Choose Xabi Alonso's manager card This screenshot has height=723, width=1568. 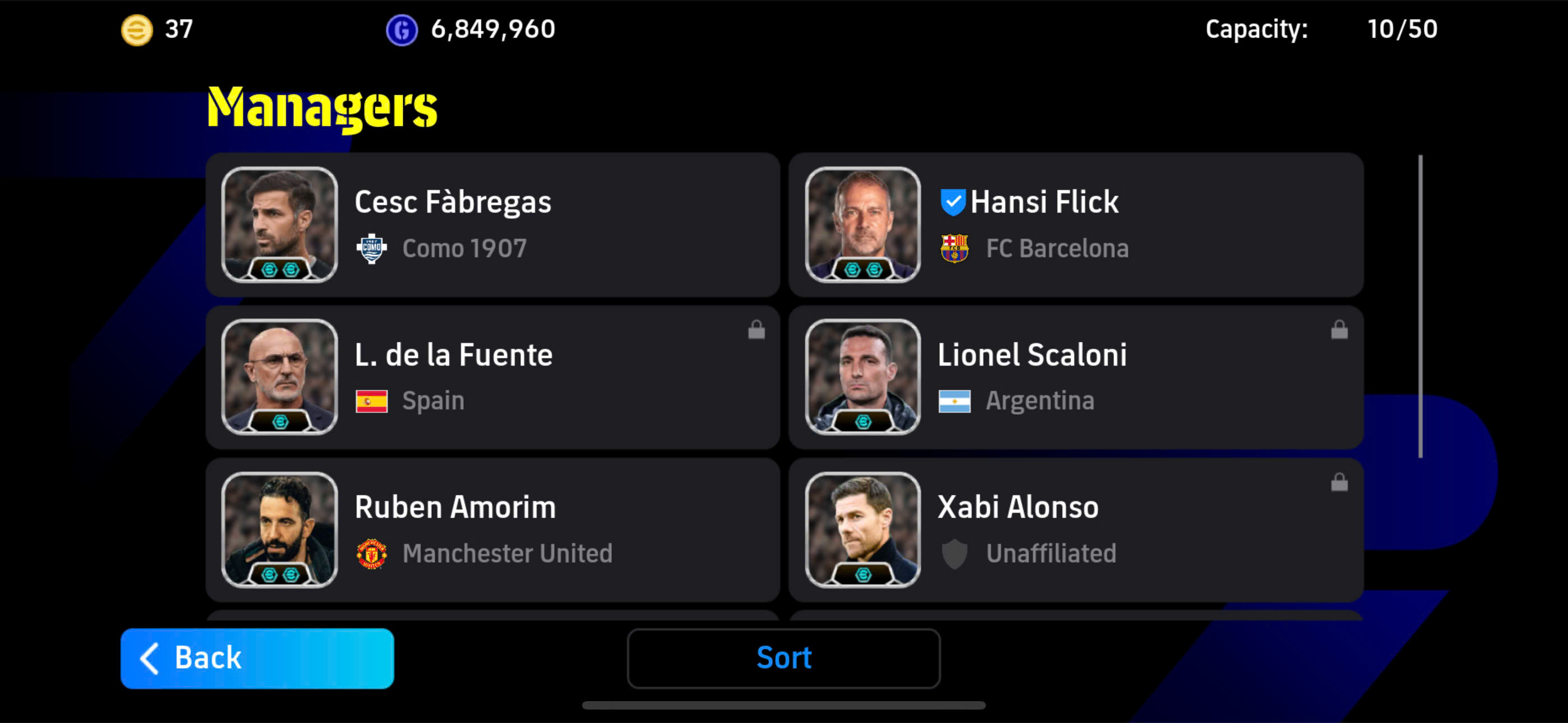pyautogui.click(x=1076, y=530)
